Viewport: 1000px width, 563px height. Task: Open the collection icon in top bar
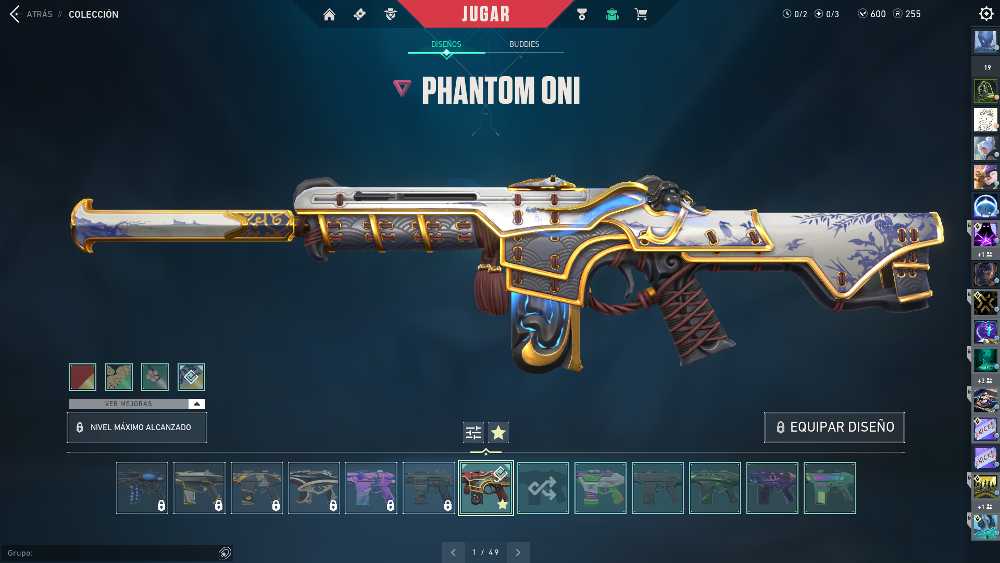612,14
